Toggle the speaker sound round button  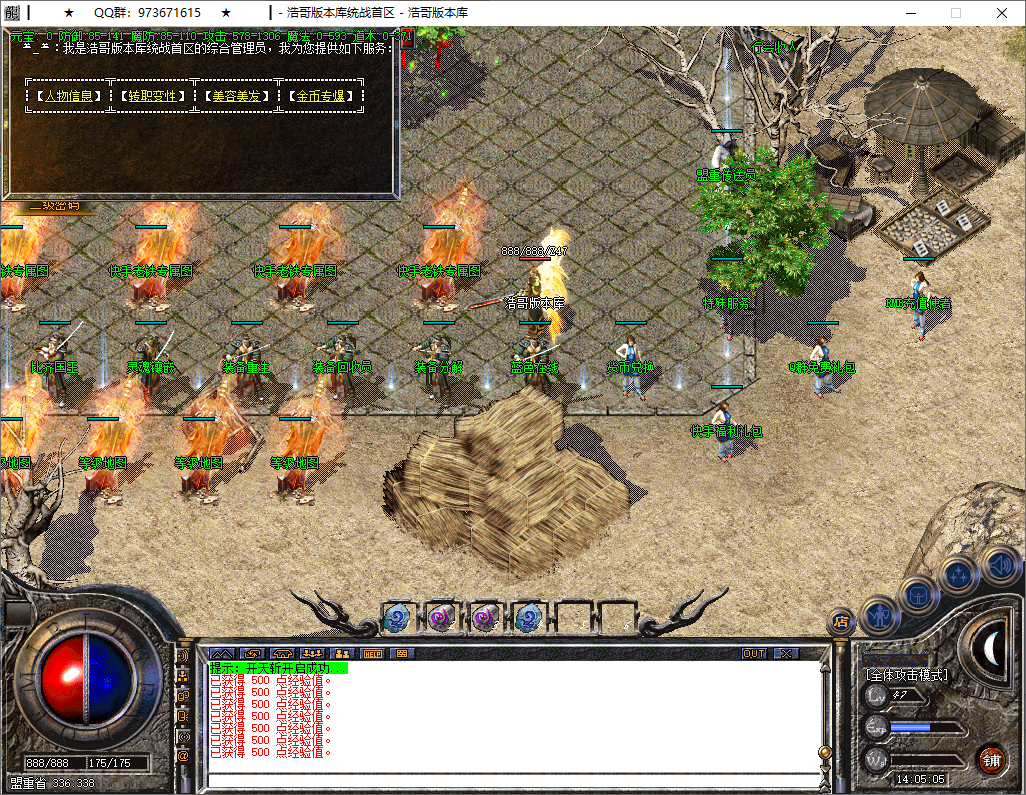(x=1000, y=564)
